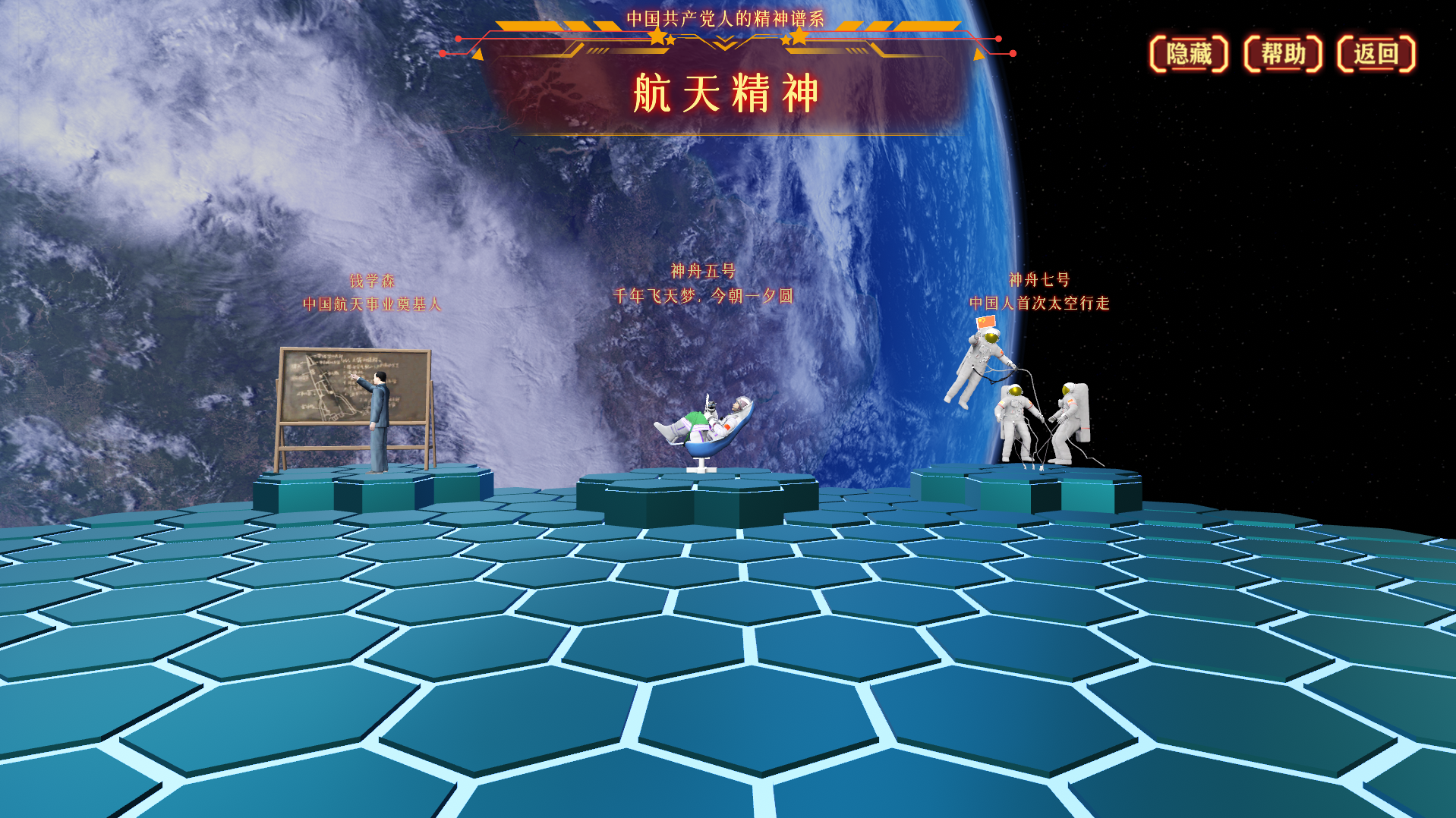Open the 帮助 (Help) button
The image size is (1456, 818).
(1283, 54)
